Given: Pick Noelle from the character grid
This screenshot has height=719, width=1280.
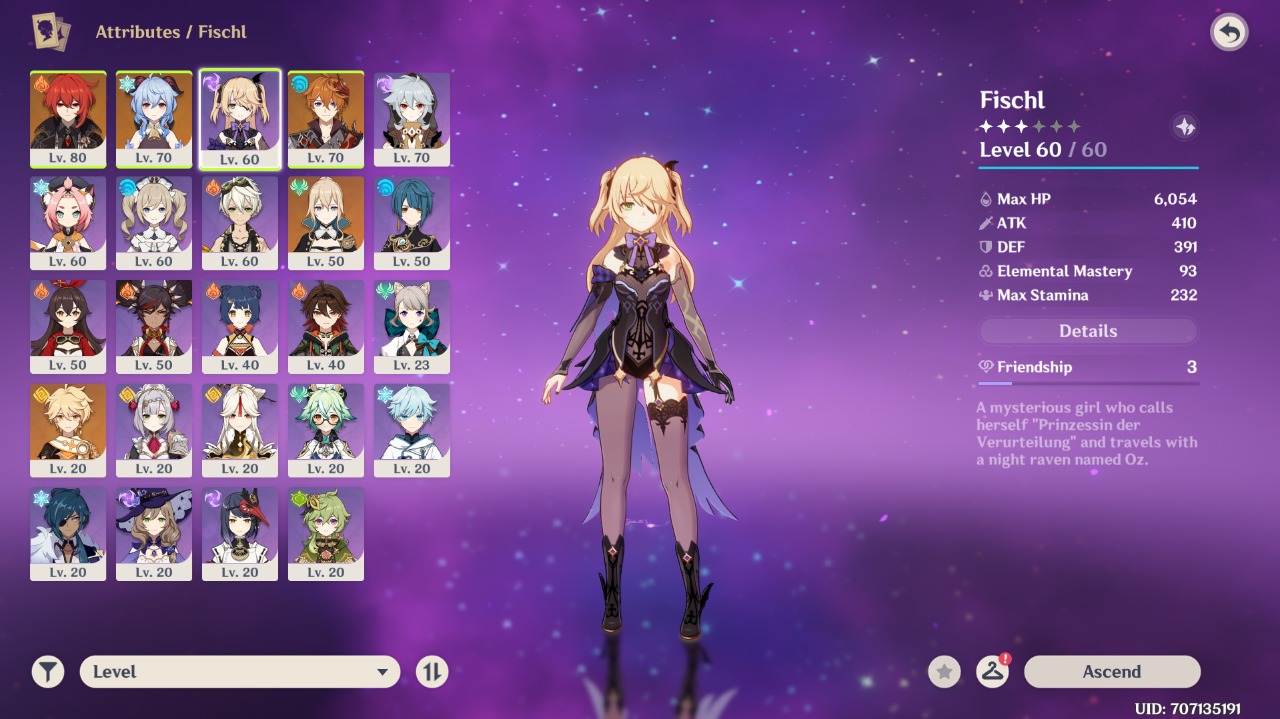Looking at the screenshot, I should 154,431.
